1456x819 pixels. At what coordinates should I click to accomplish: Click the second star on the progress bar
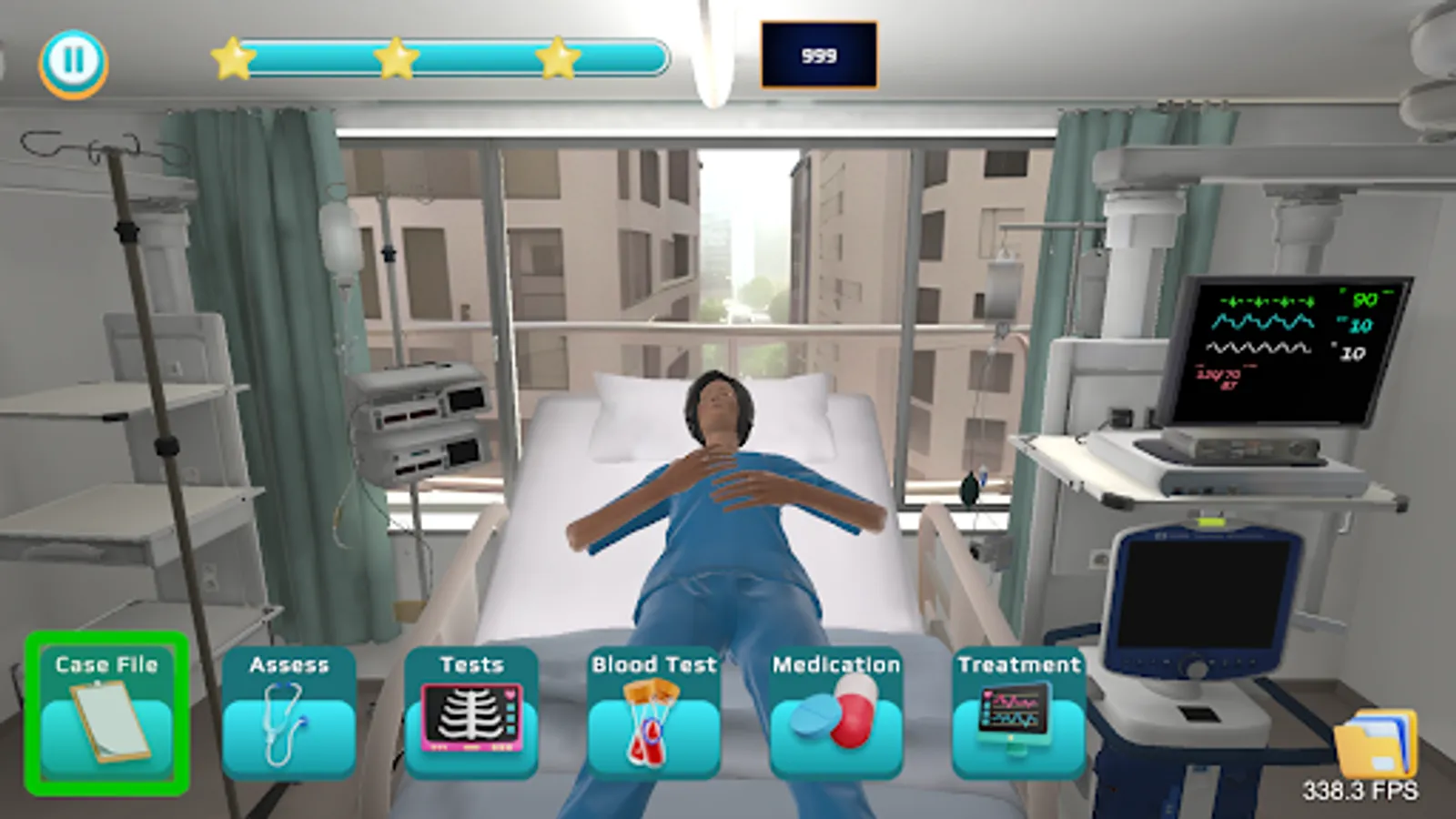pos(396,58)
